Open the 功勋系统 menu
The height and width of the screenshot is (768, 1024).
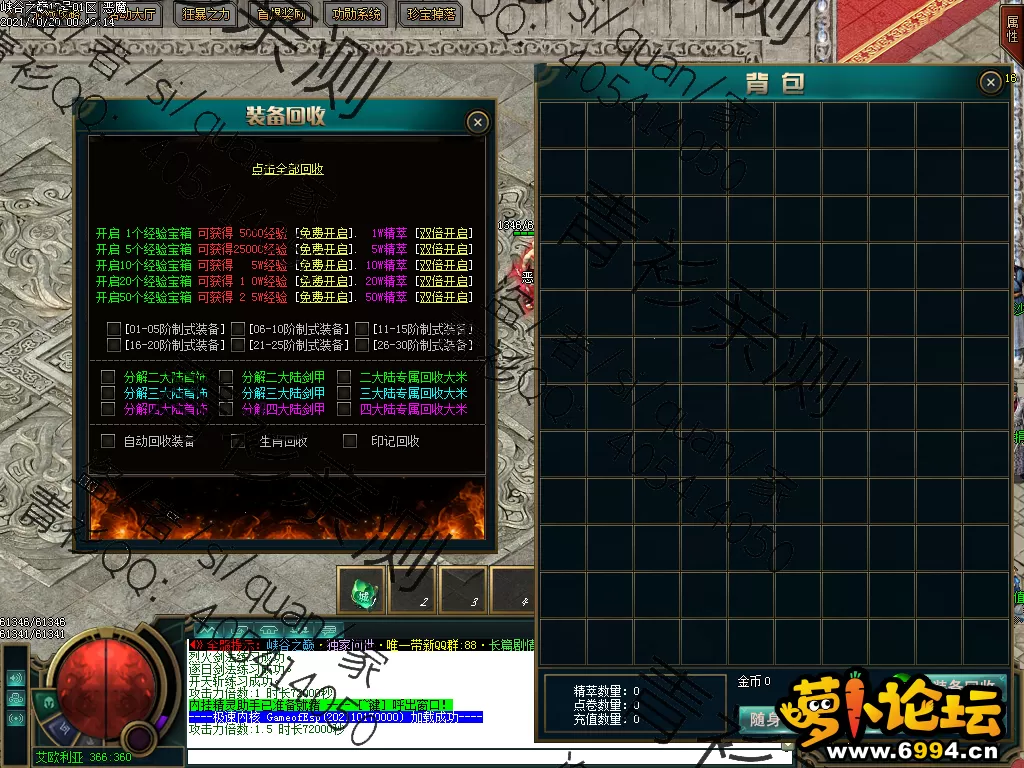356,14
